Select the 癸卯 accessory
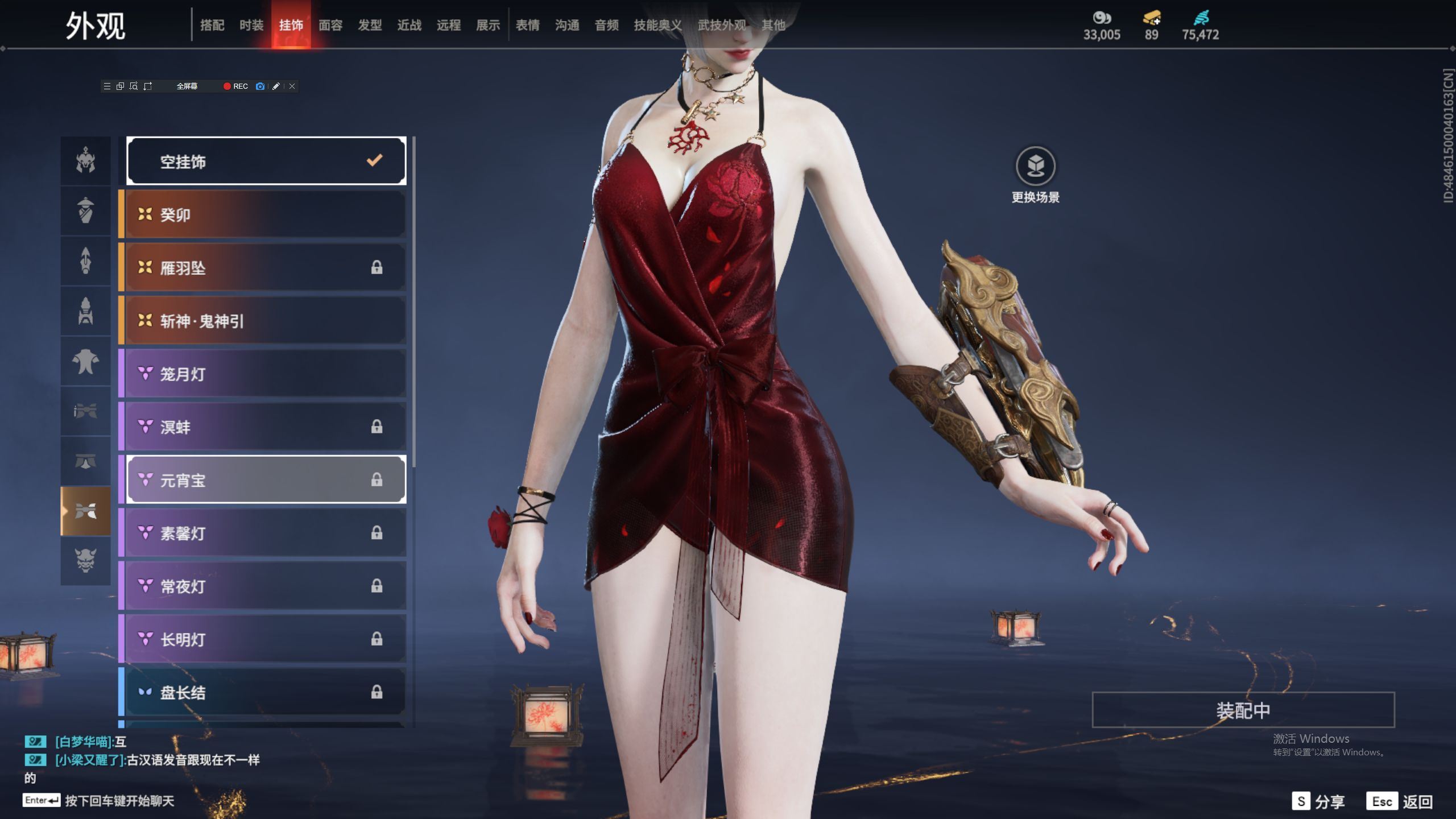The width and height of the screenshot is (1456, 819). (266, 214)
